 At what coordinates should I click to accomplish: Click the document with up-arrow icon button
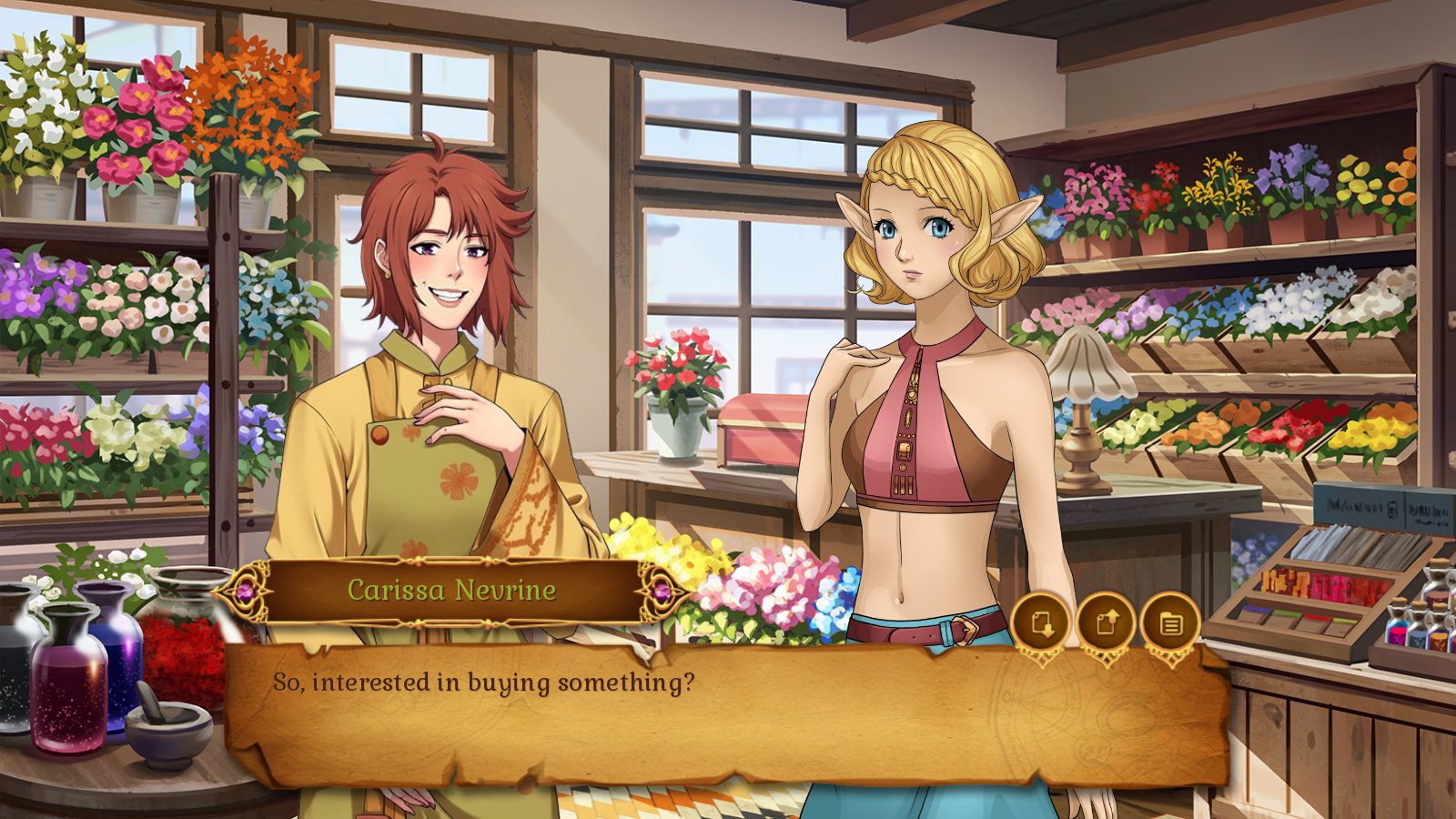[x=1105, y=623]
